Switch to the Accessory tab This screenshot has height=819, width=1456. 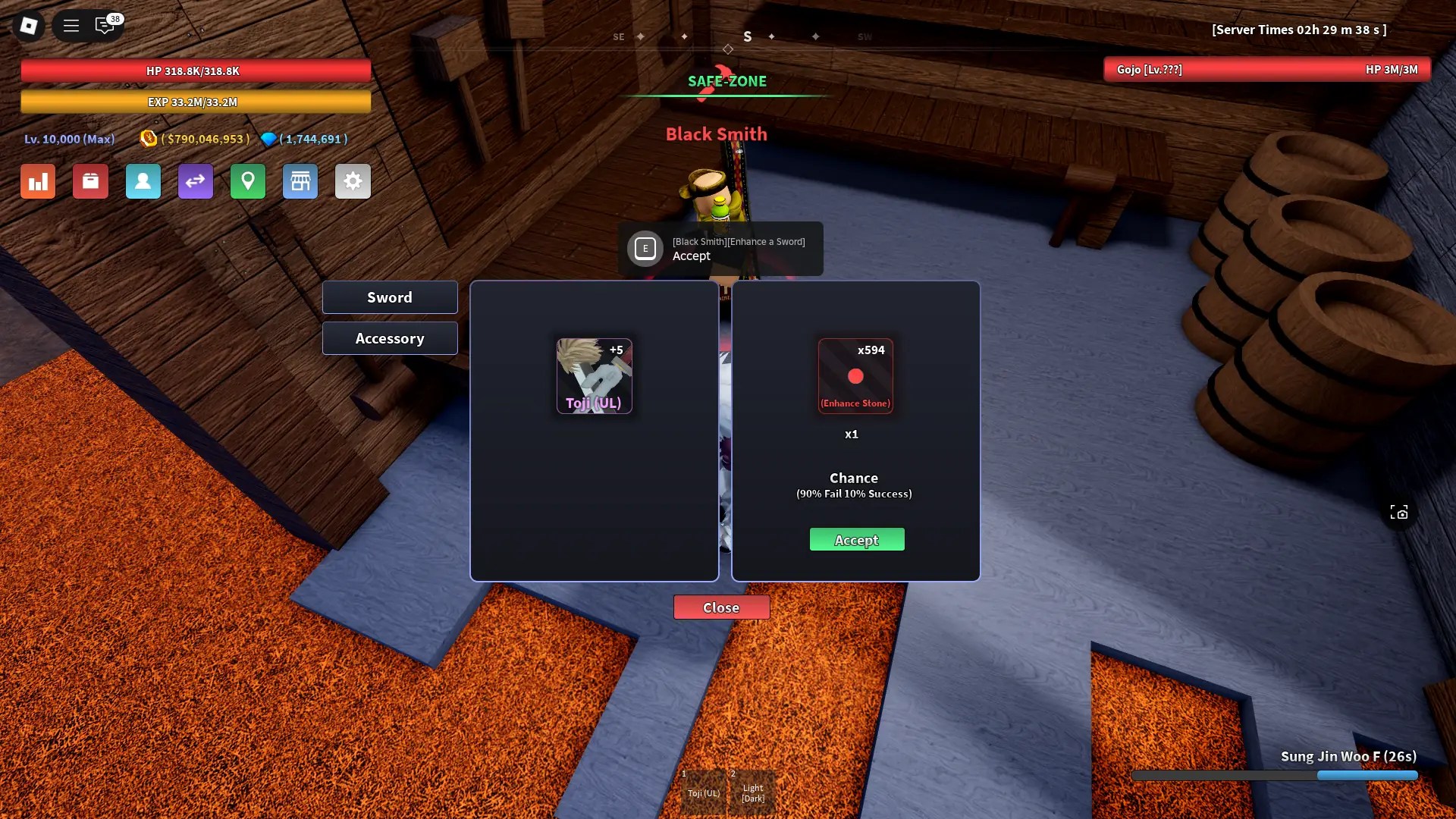tap(389, 338)
